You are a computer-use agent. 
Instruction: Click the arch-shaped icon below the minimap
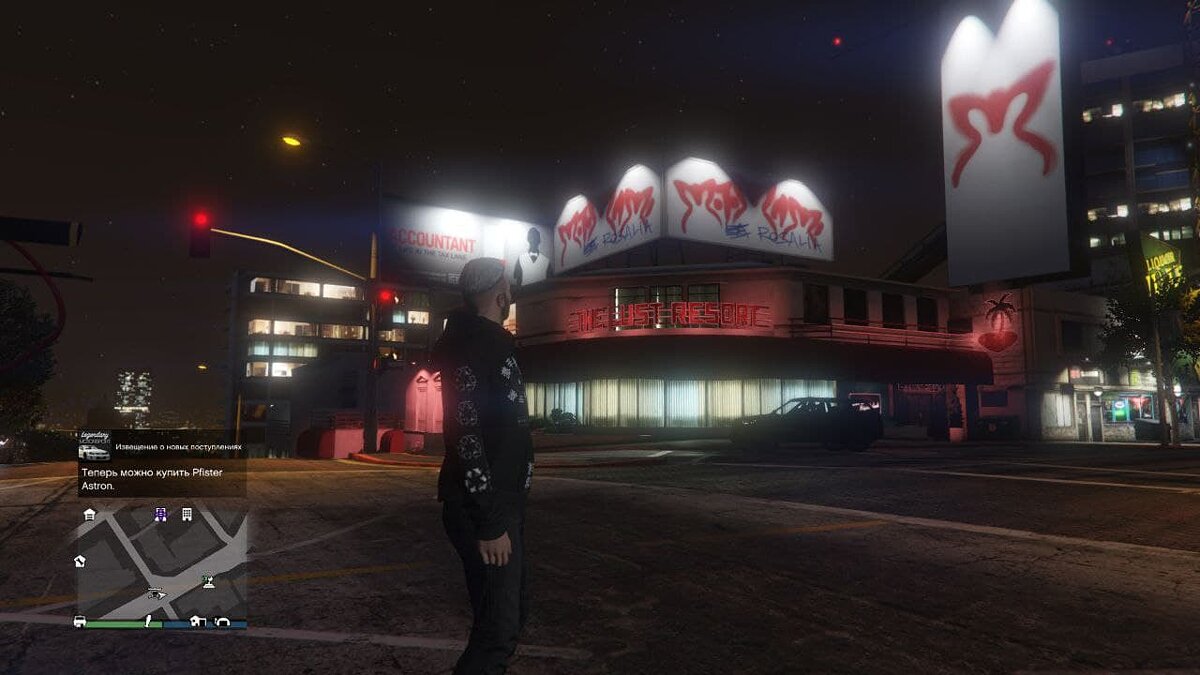pyautogui.click(x=222, y=621)
